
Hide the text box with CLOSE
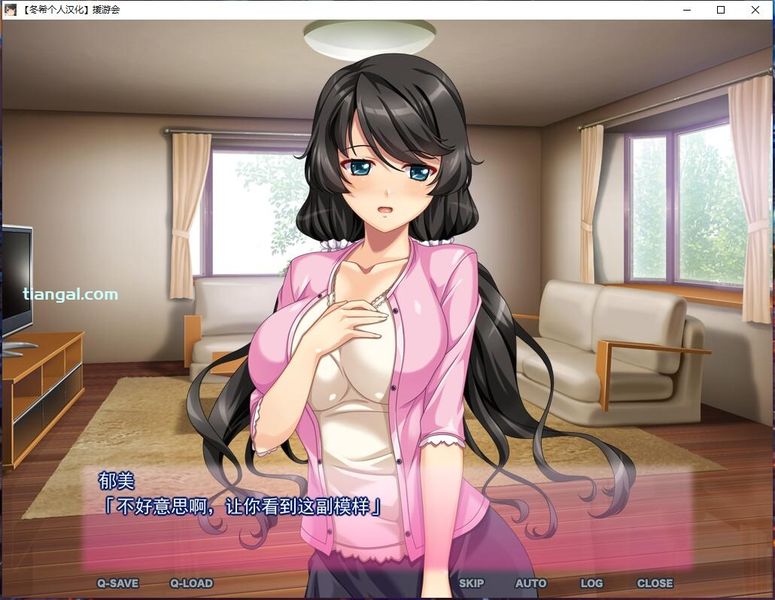pyautogui.click(x=655, y=583)
